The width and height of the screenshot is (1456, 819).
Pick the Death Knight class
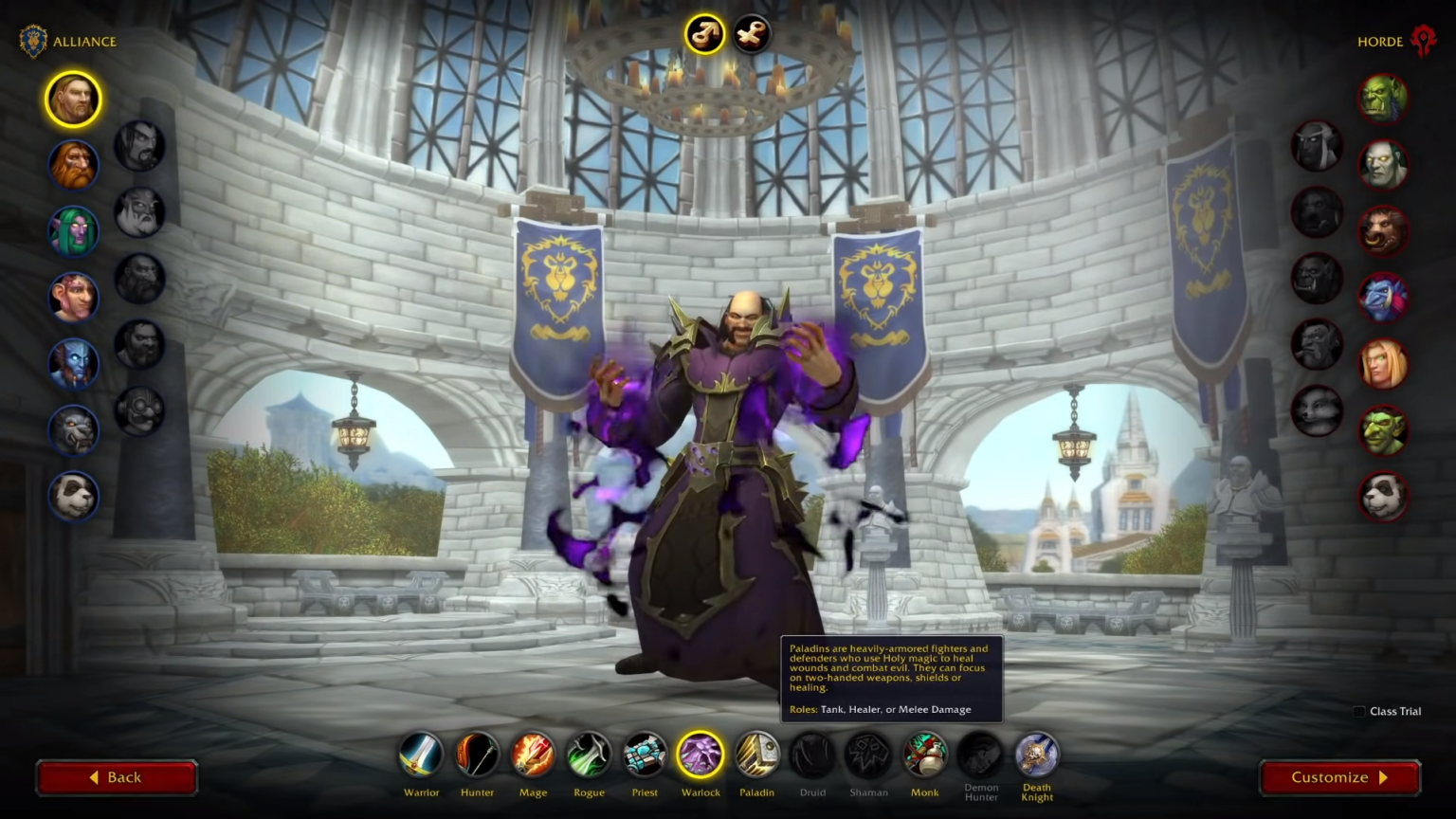(1036, 755)
